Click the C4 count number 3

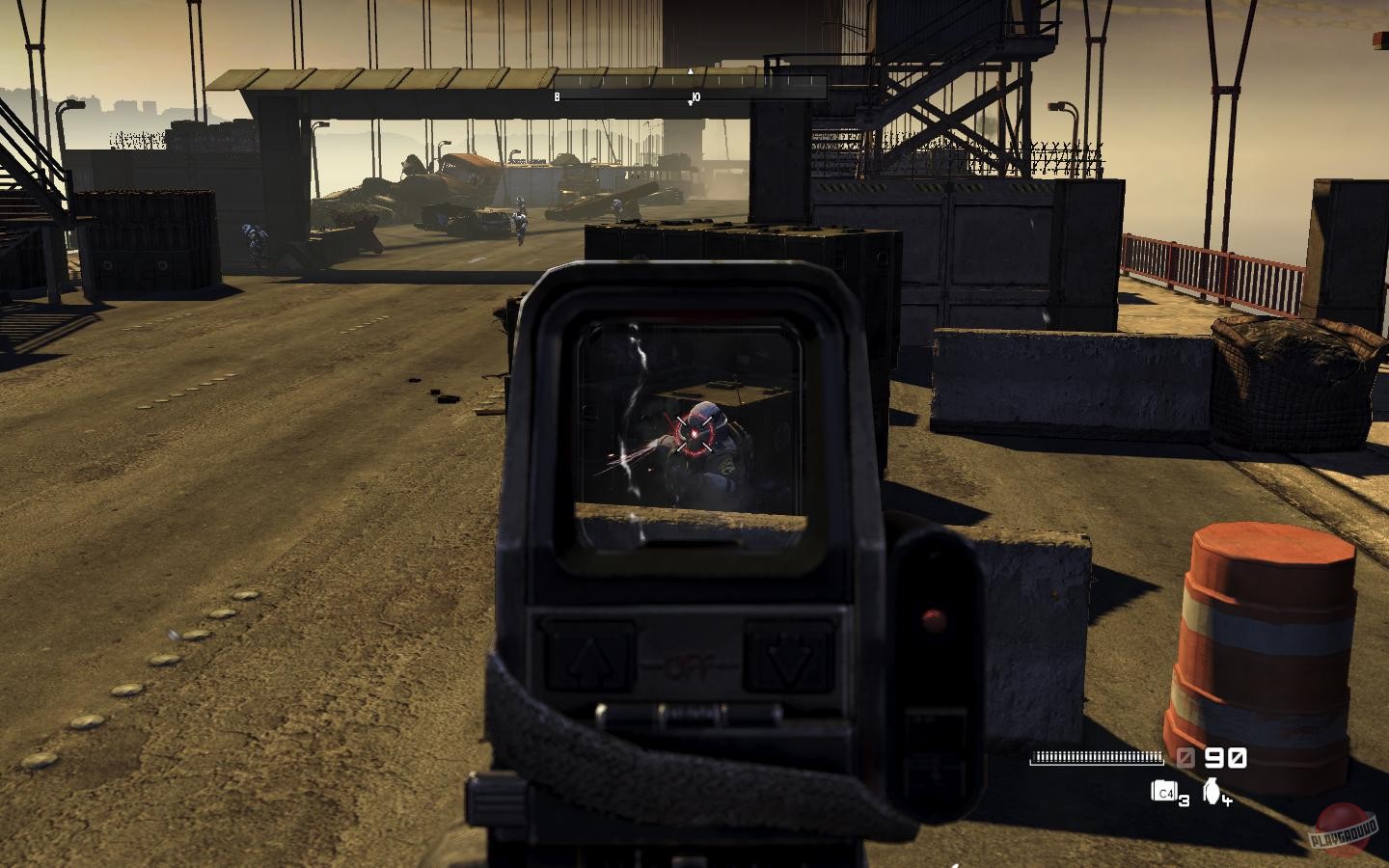click(x=1183, y=800)
